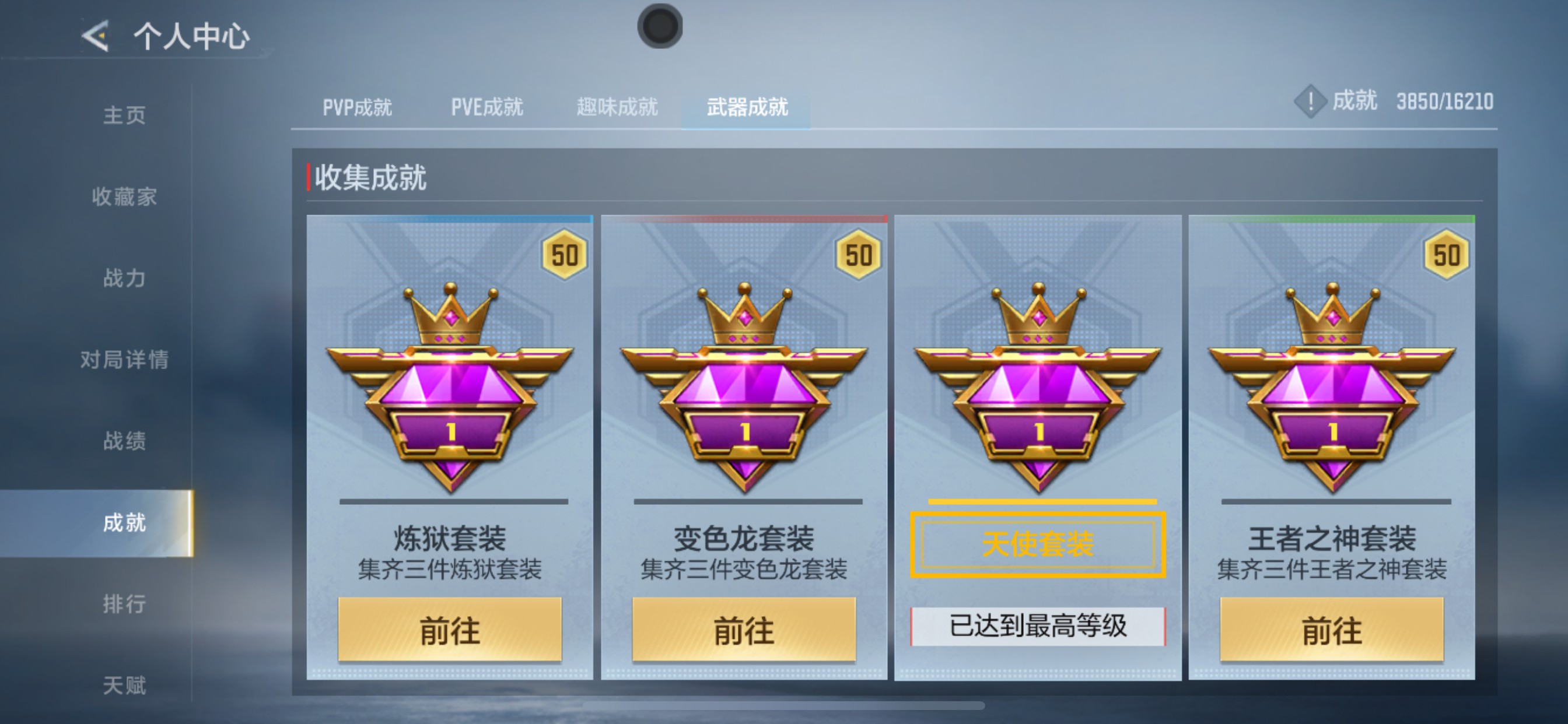
Task: Click the achievement alert icon near 成就 counter
Action: (x=1310, y=102)
